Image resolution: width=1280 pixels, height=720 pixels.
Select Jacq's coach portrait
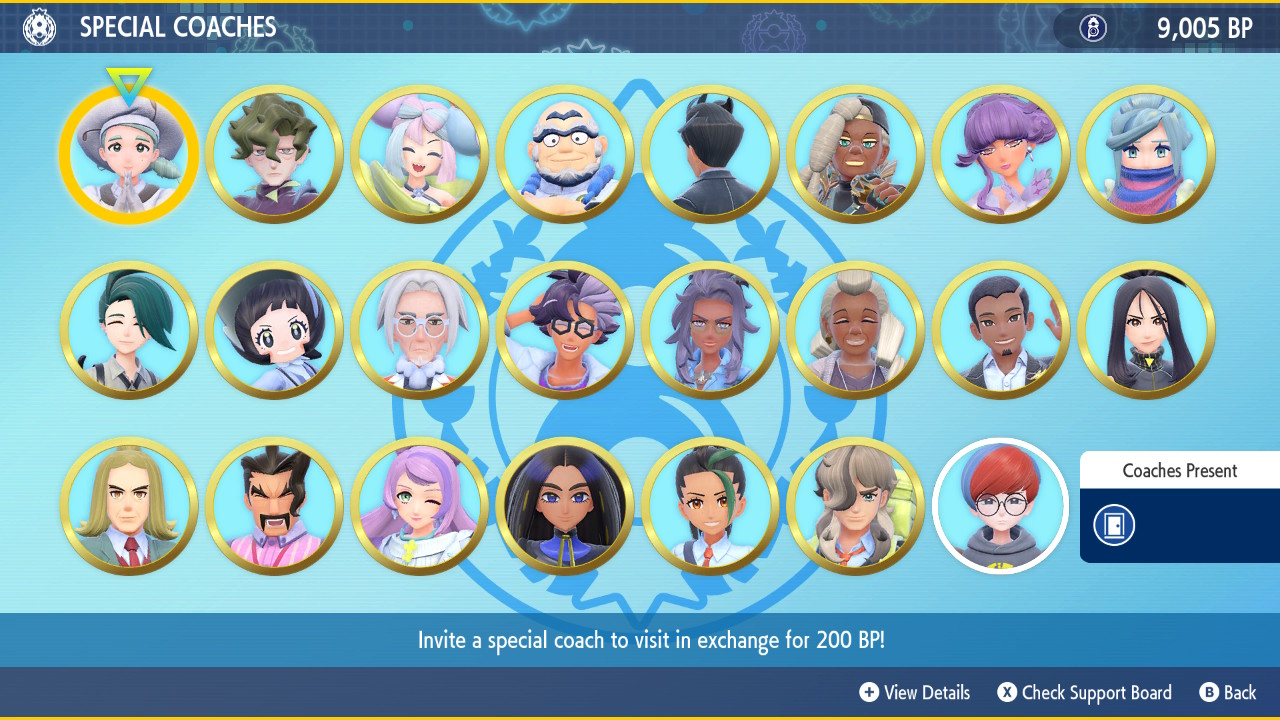[x=564, y=329]
